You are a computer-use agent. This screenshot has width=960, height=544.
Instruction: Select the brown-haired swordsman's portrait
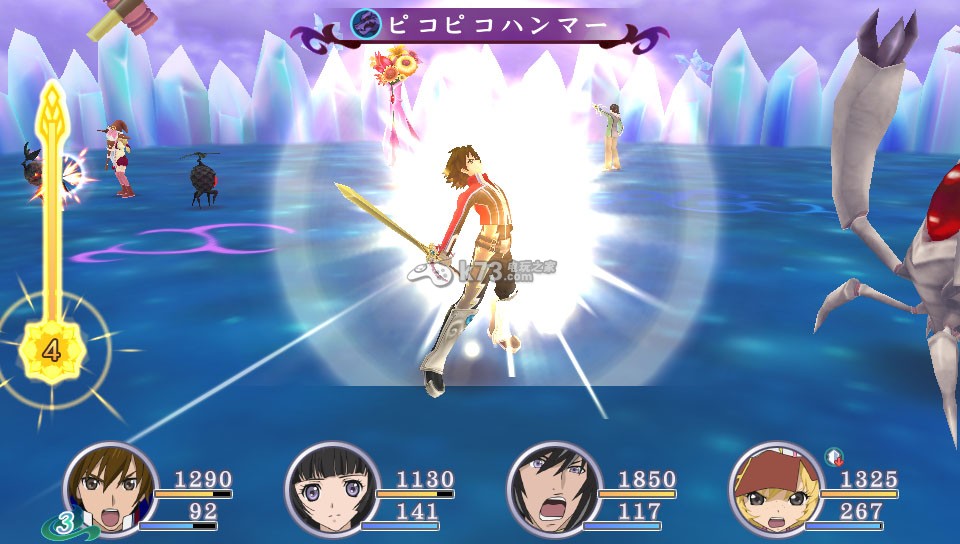point(110,488)
